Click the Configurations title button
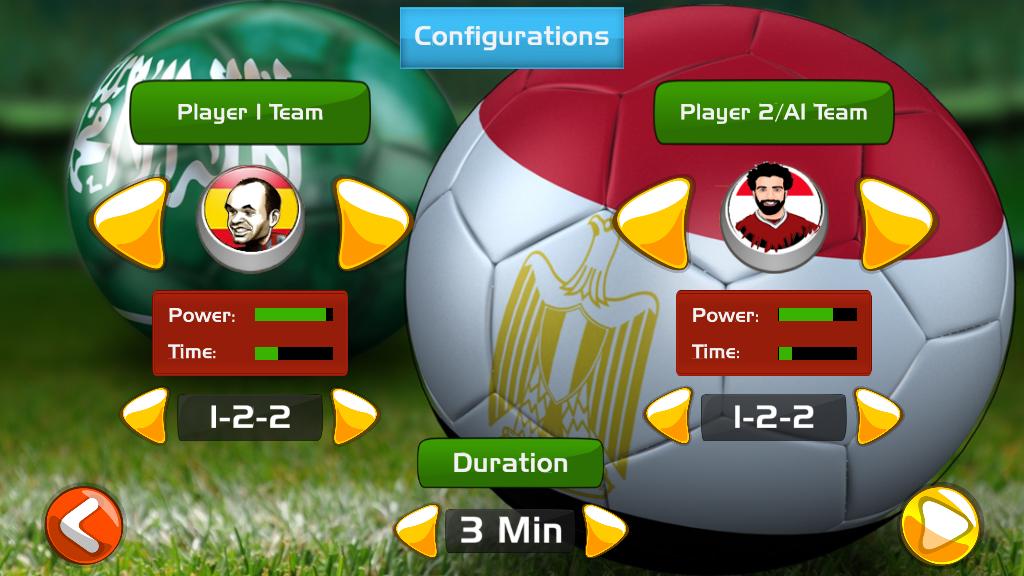 [512, 37]
